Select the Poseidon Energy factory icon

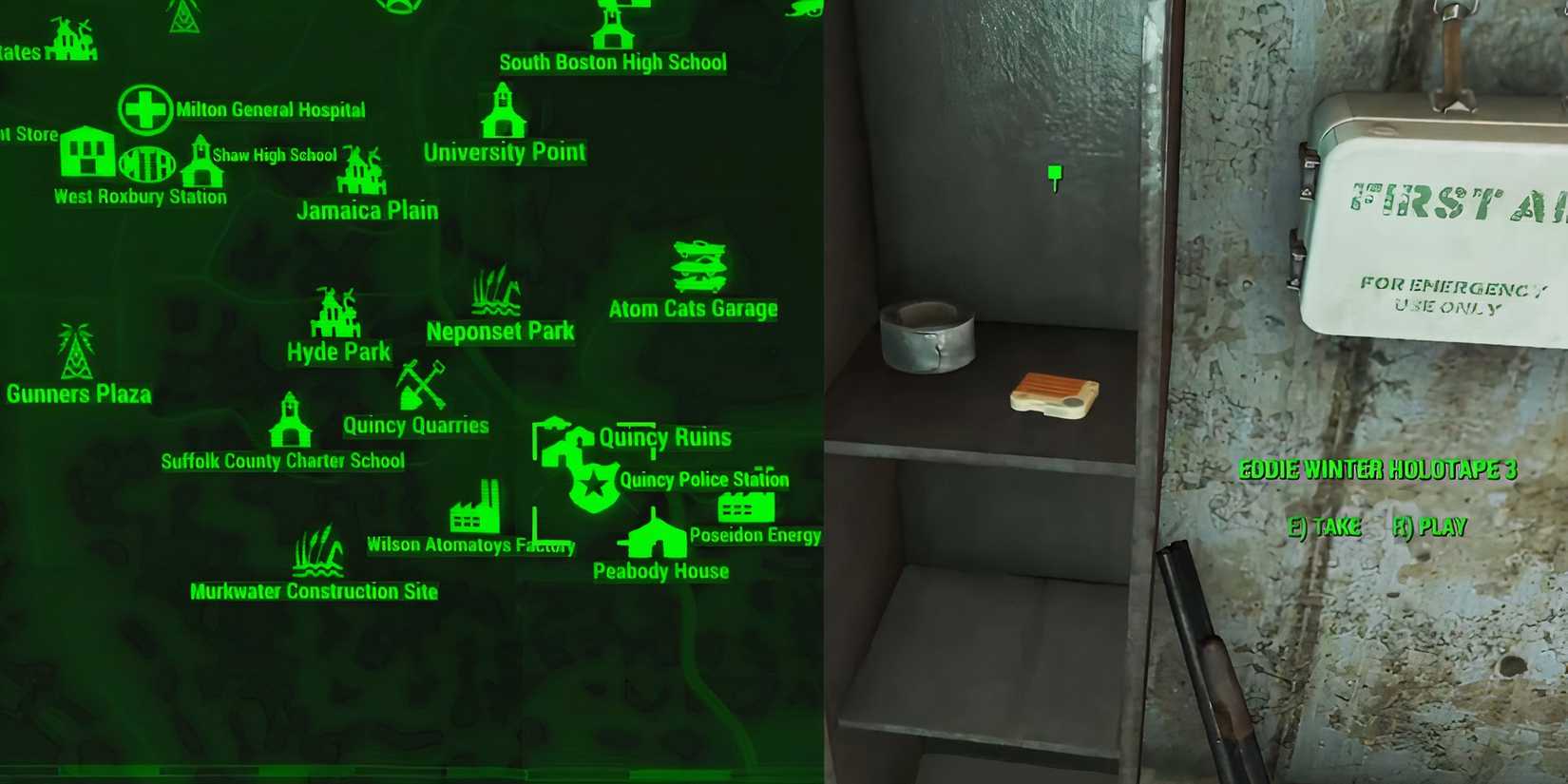pyautogui.click(x=747, y=507)
